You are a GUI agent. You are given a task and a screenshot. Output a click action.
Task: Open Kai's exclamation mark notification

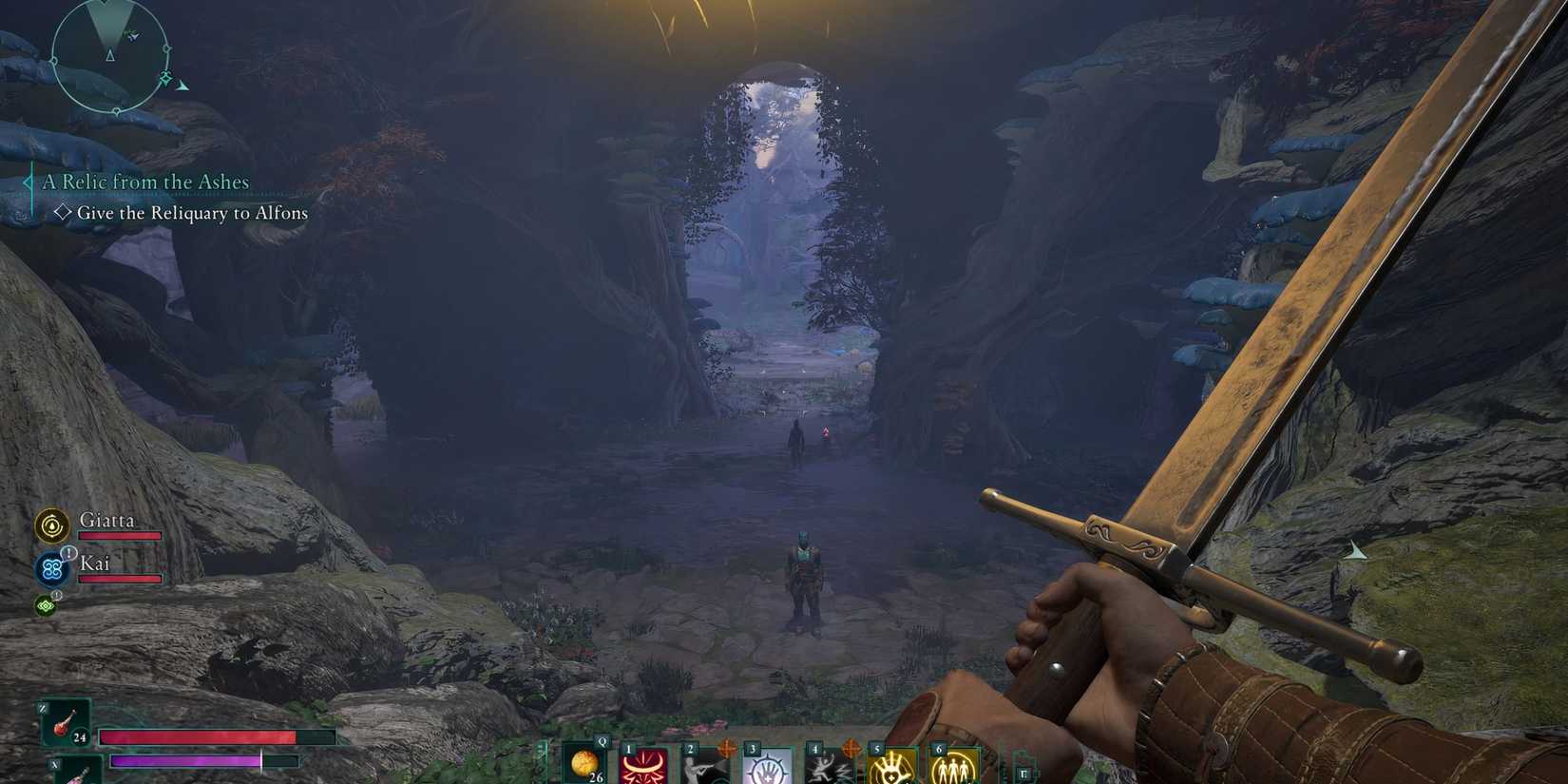pos(68,553)
